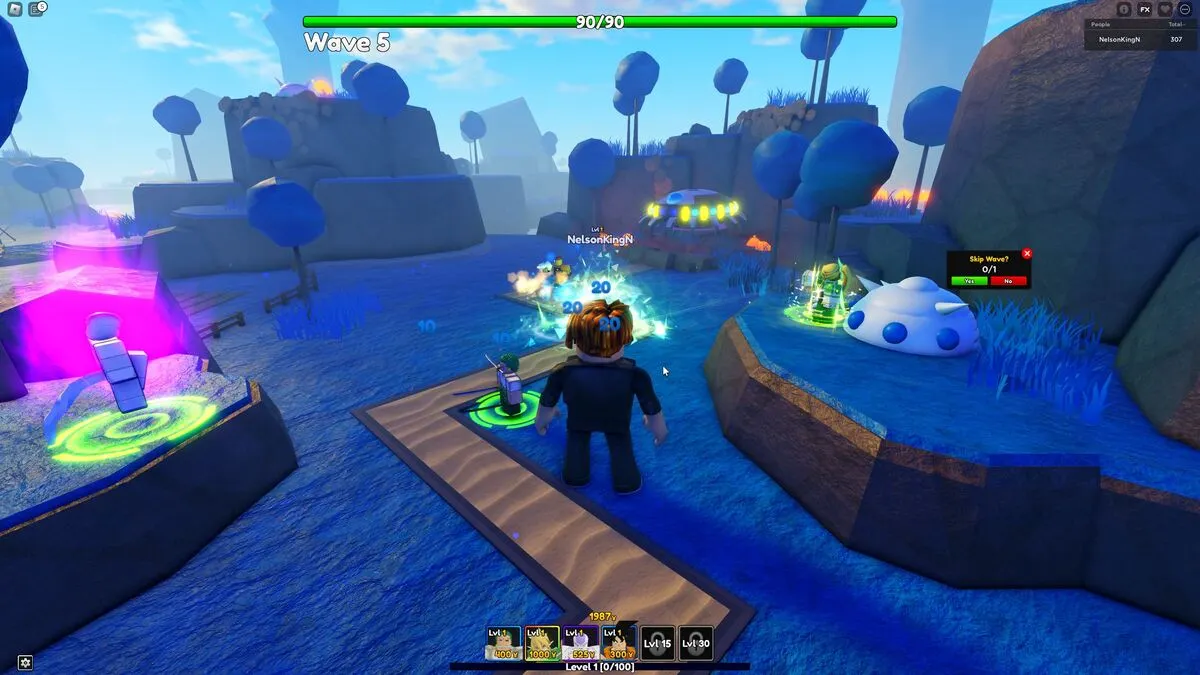Click the heart icon button
The image size is (1200, 675).
coord(1165,9)
